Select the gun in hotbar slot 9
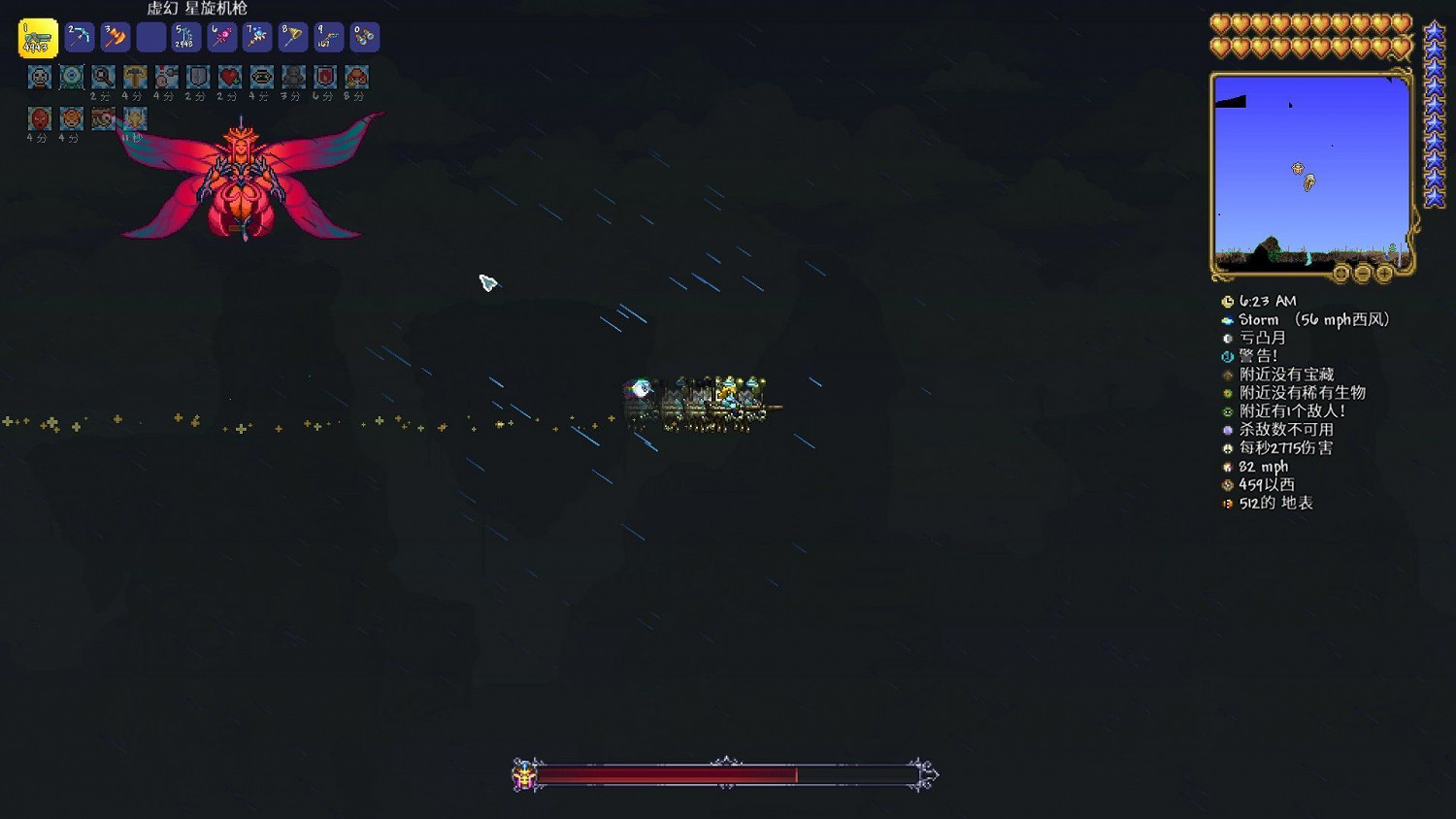Image resolution: width=1456 pixels, height=819 pixels. click(x=326, y=37)
